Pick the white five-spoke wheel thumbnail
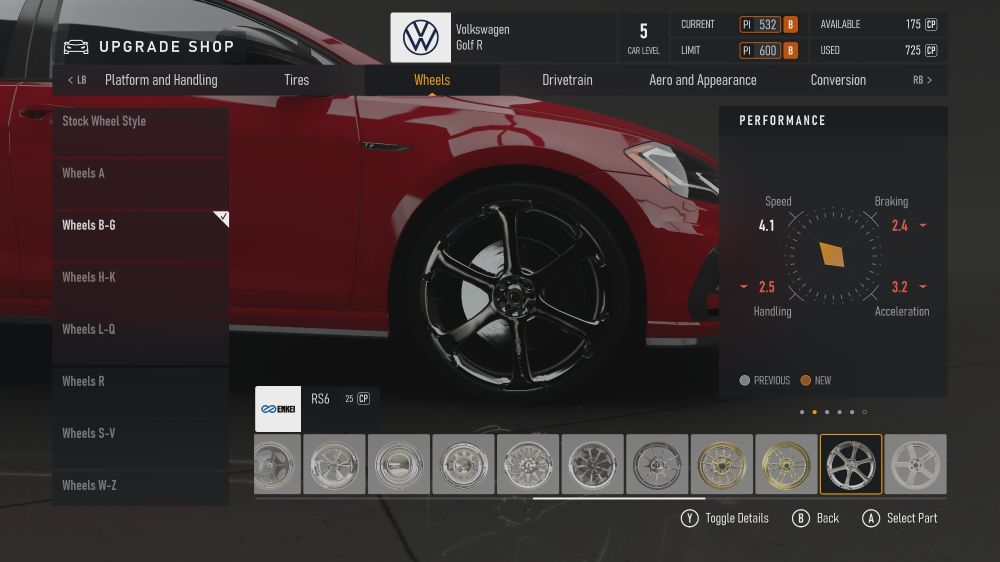The height and width of the screenshot is (562, 1000). click(x=915, y=464)
